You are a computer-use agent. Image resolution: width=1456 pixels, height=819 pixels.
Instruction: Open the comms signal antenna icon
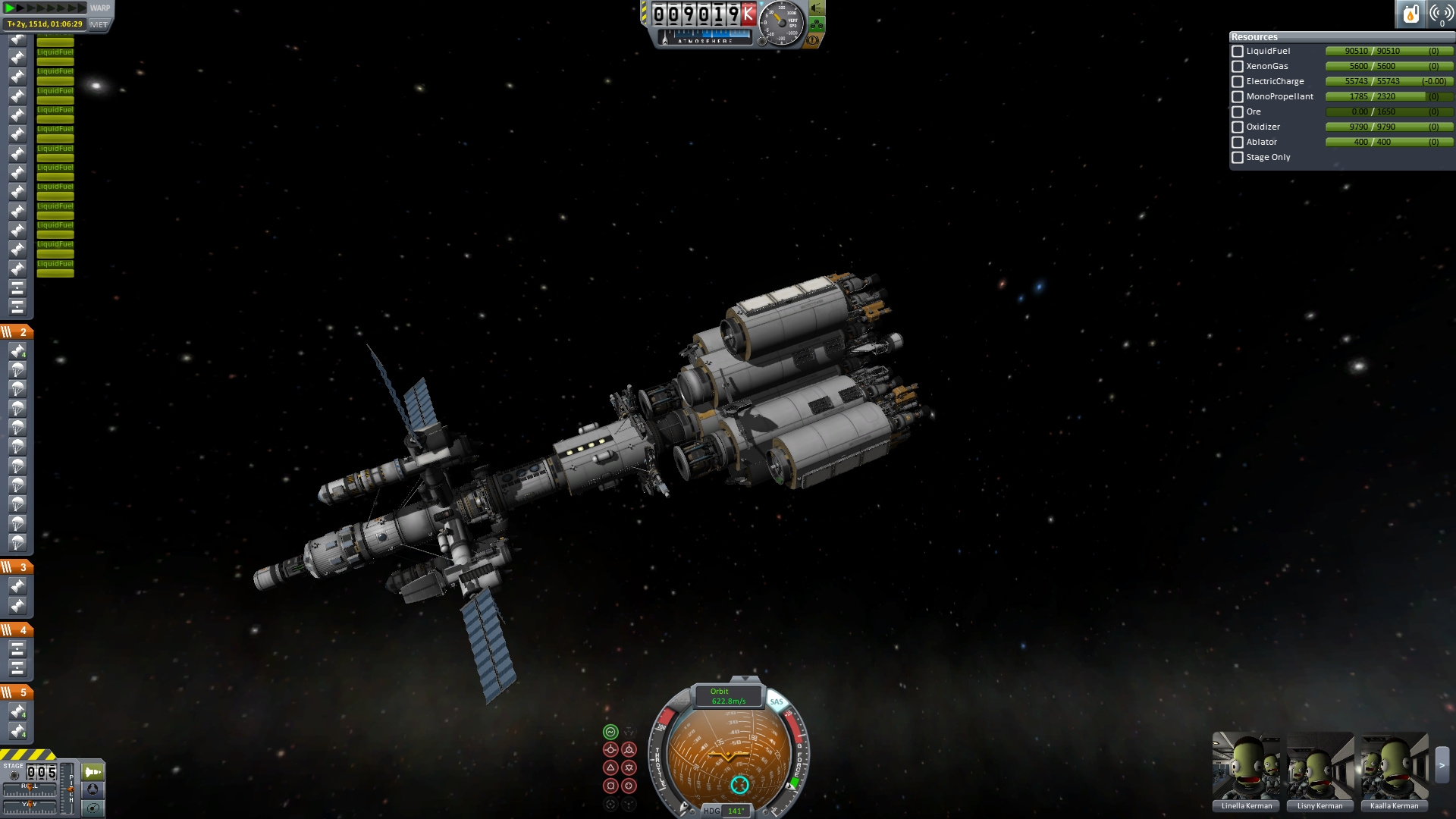tap(1441, 14)
